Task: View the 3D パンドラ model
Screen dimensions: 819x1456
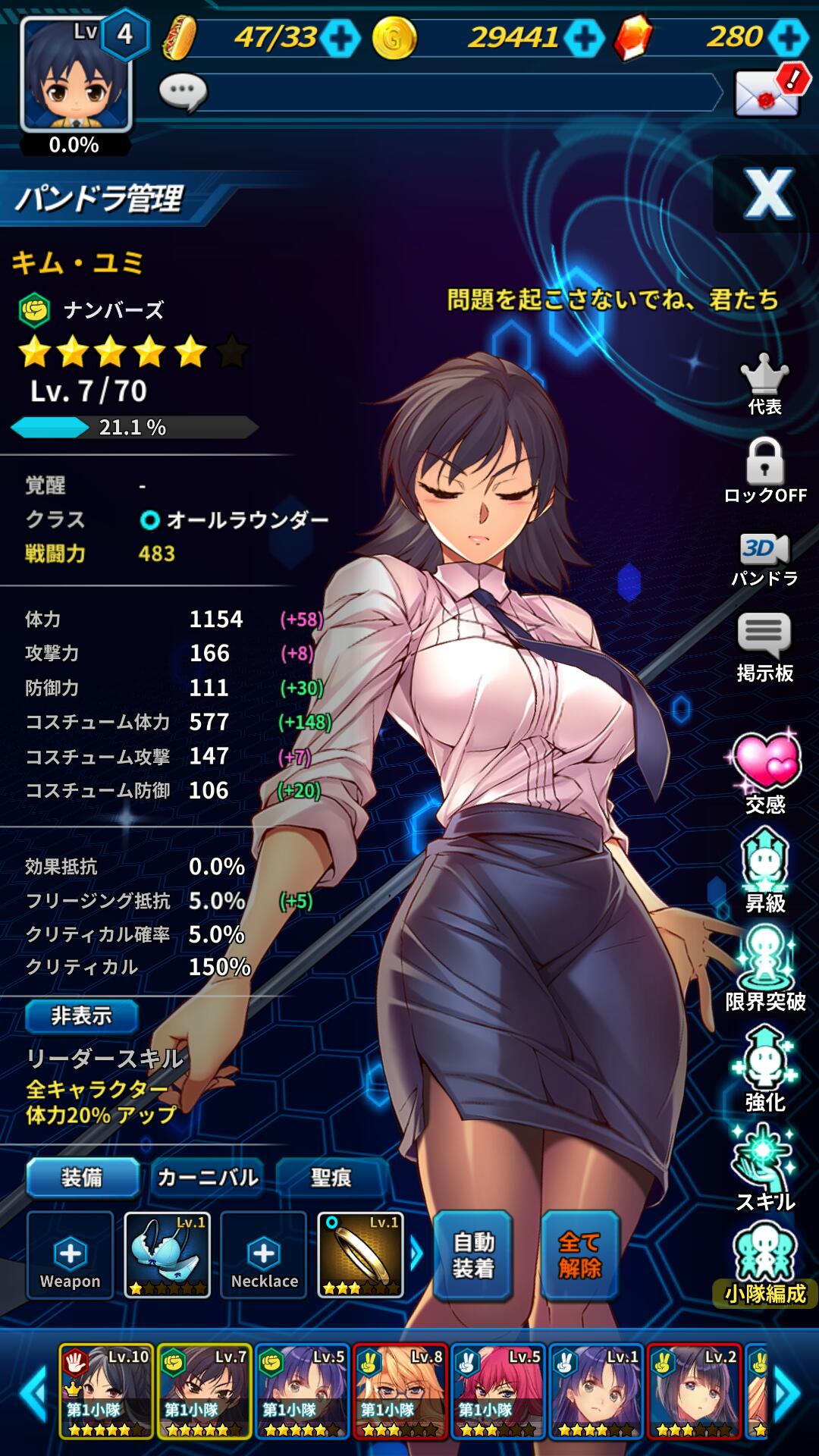Action: point(764,560)
